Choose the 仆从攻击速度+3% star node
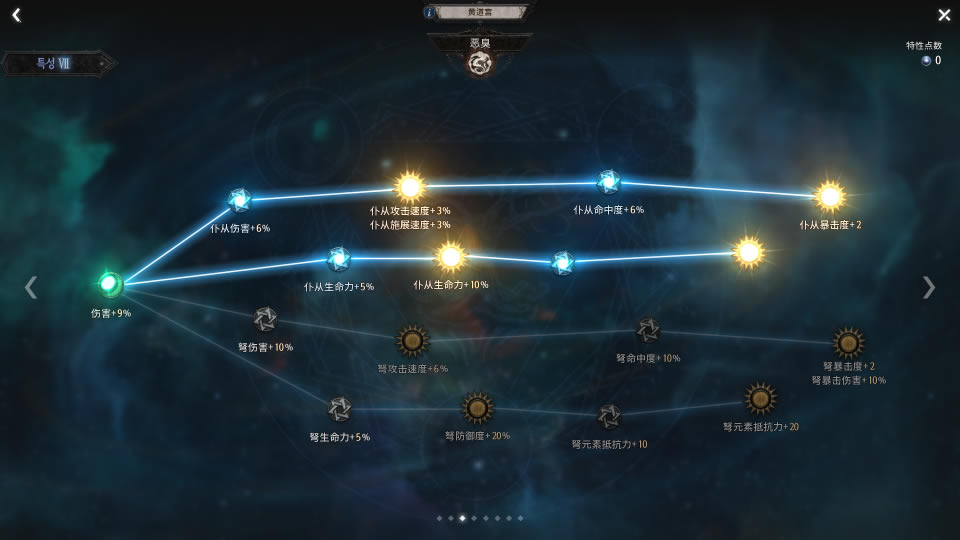Screen dimensions: 960x540 (x=409, y=186)
